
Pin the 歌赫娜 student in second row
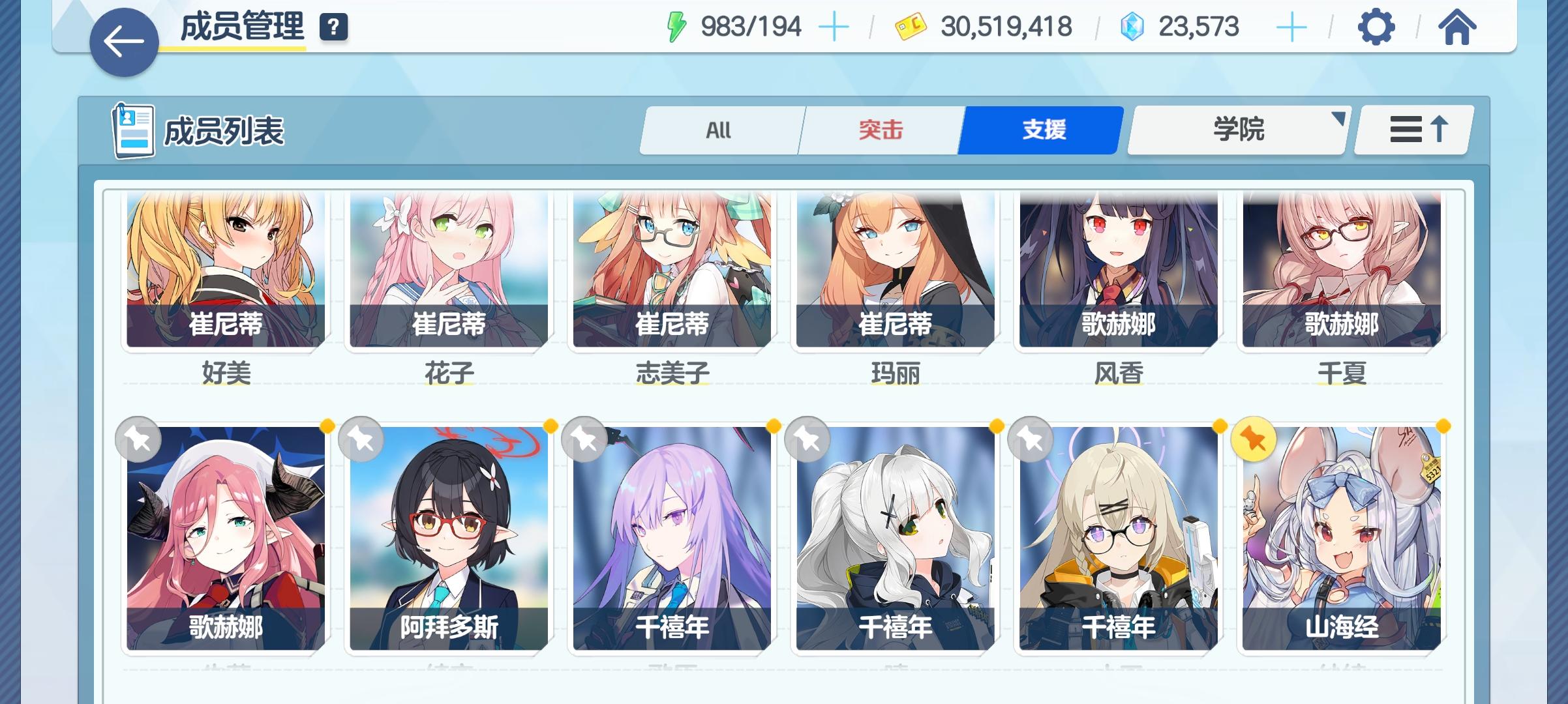(138, 439)
